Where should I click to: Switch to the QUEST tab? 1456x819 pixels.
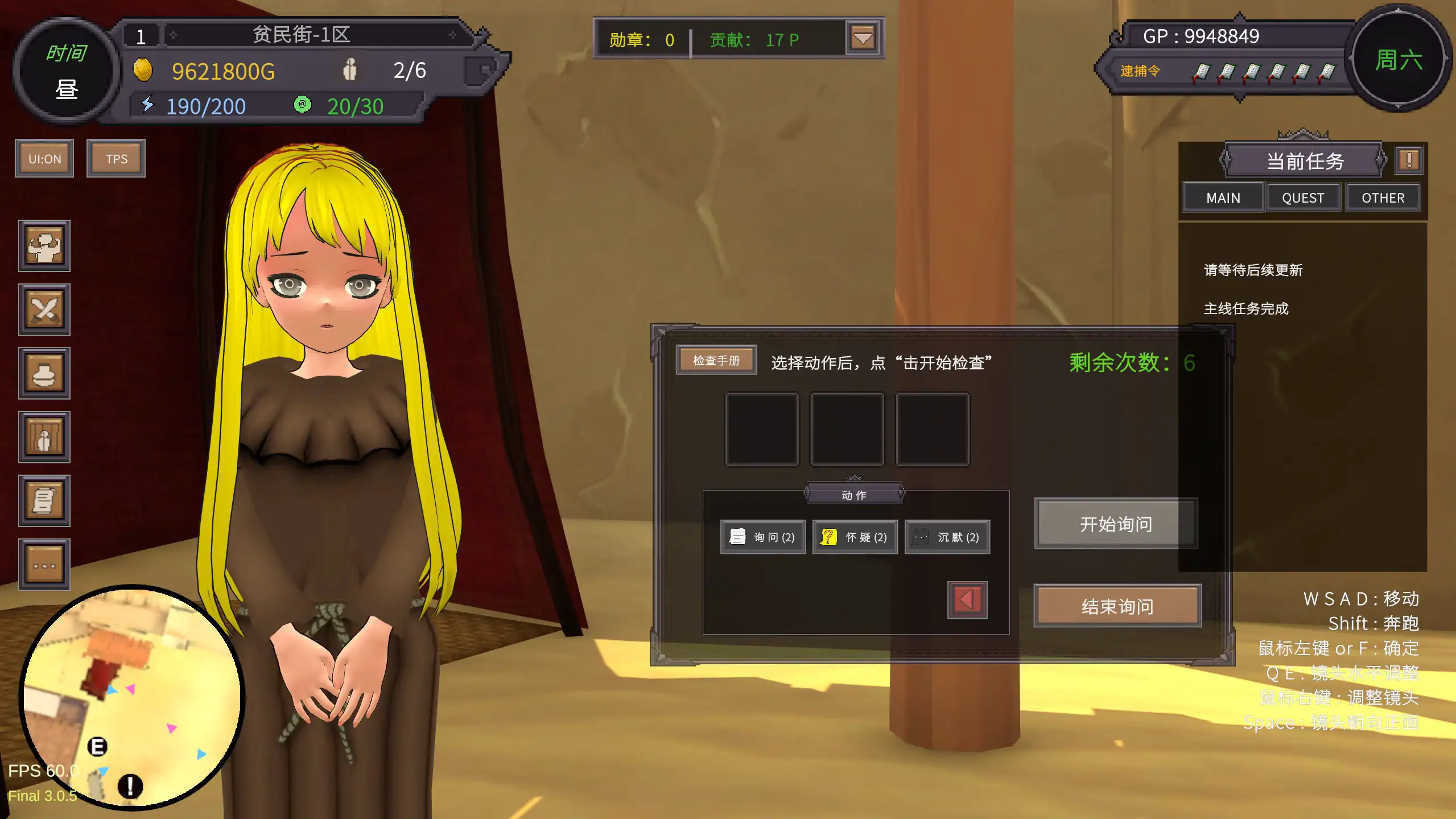point(1303,197)
